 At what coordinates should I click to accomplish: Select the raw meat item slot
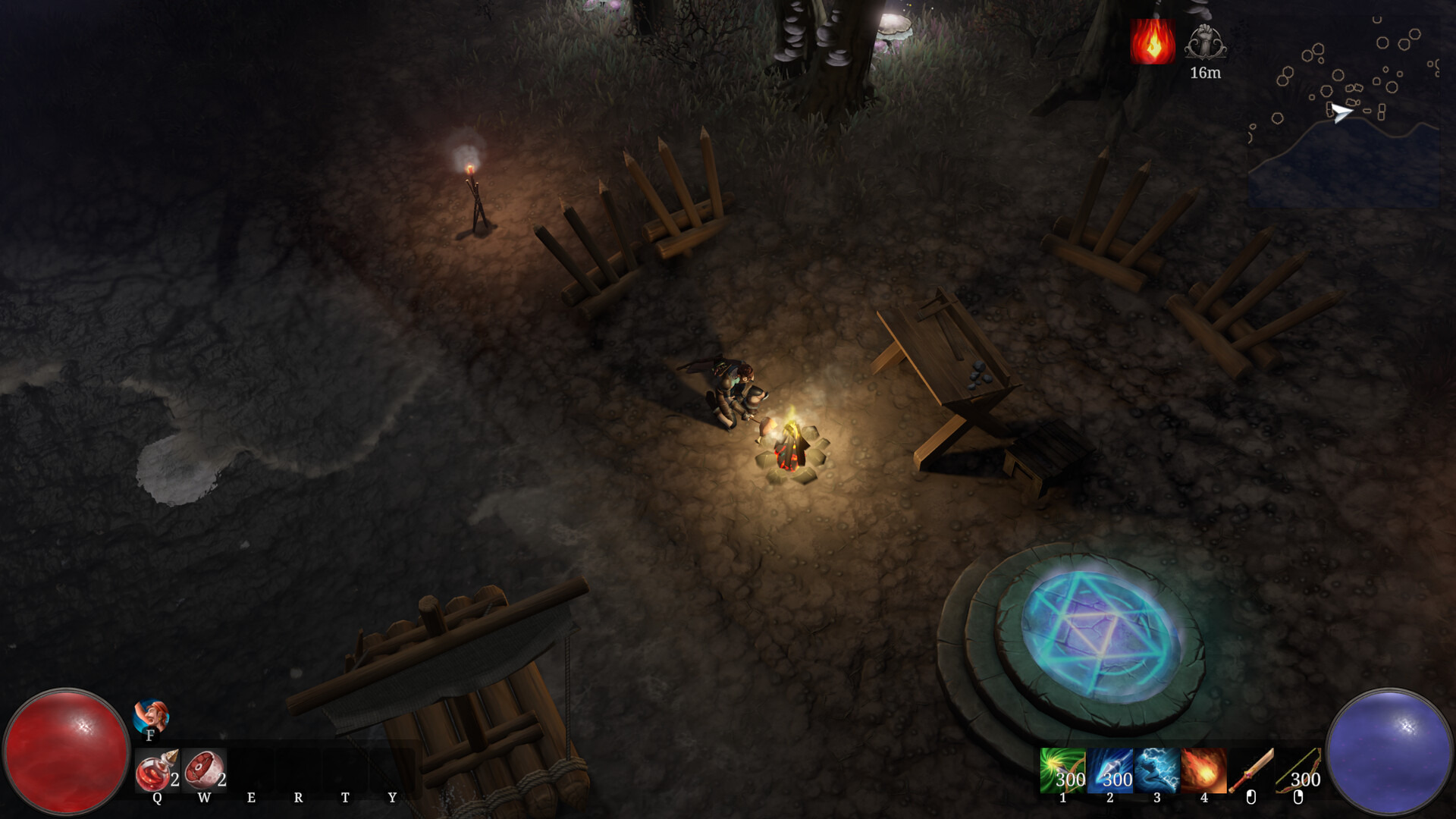(203, 770)
